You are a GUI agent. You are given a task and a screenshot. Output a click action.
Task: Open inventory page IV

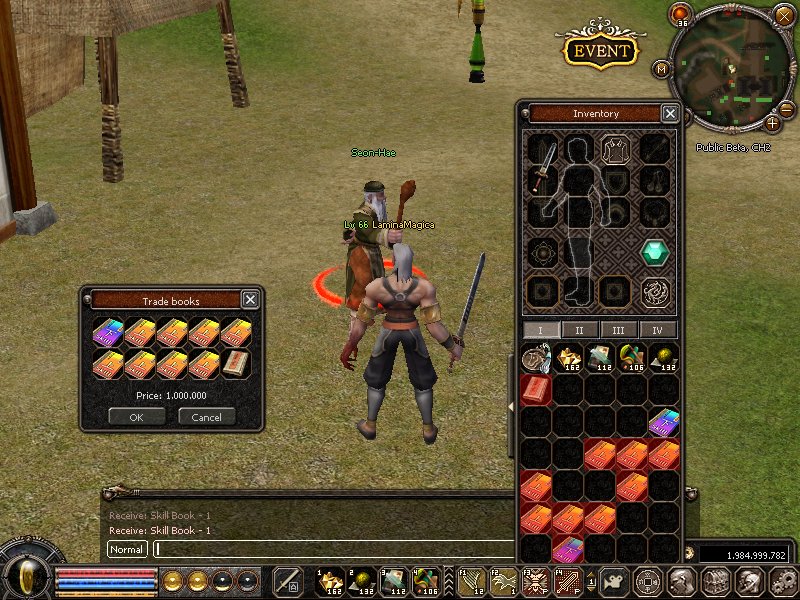click(658, 330)
